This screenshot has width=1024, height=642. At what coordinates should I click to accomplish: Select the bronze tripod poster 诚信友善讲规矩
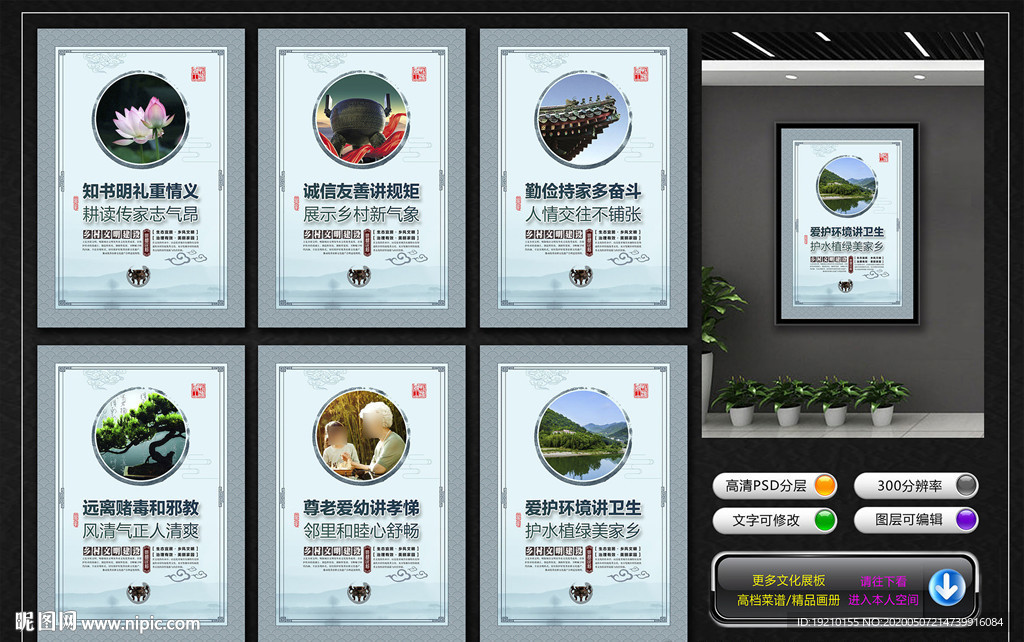point(361,178)
